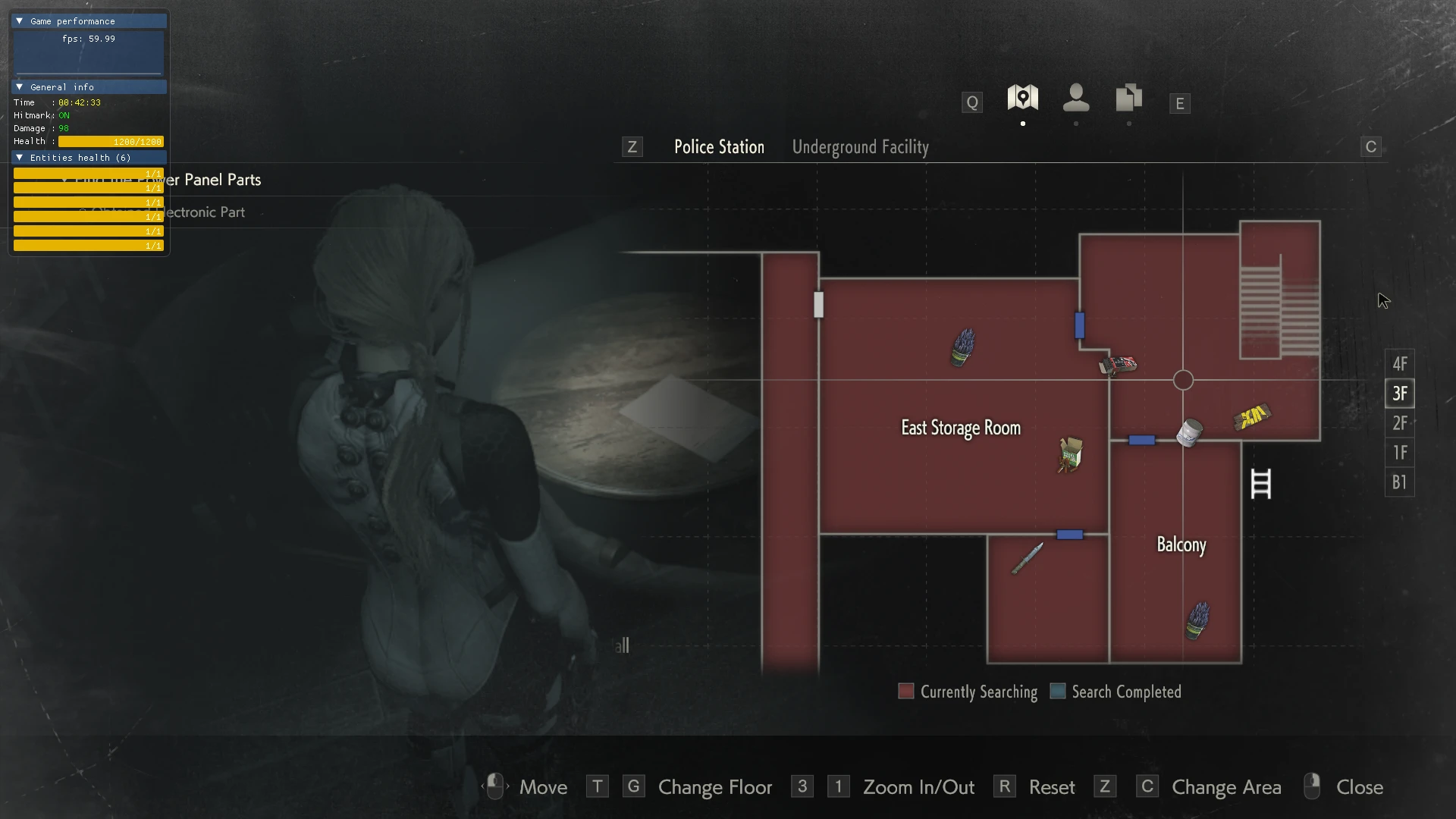1456x819 pixels.
Task: Select floor 3F on the floor list
Action: point(1399,394)
